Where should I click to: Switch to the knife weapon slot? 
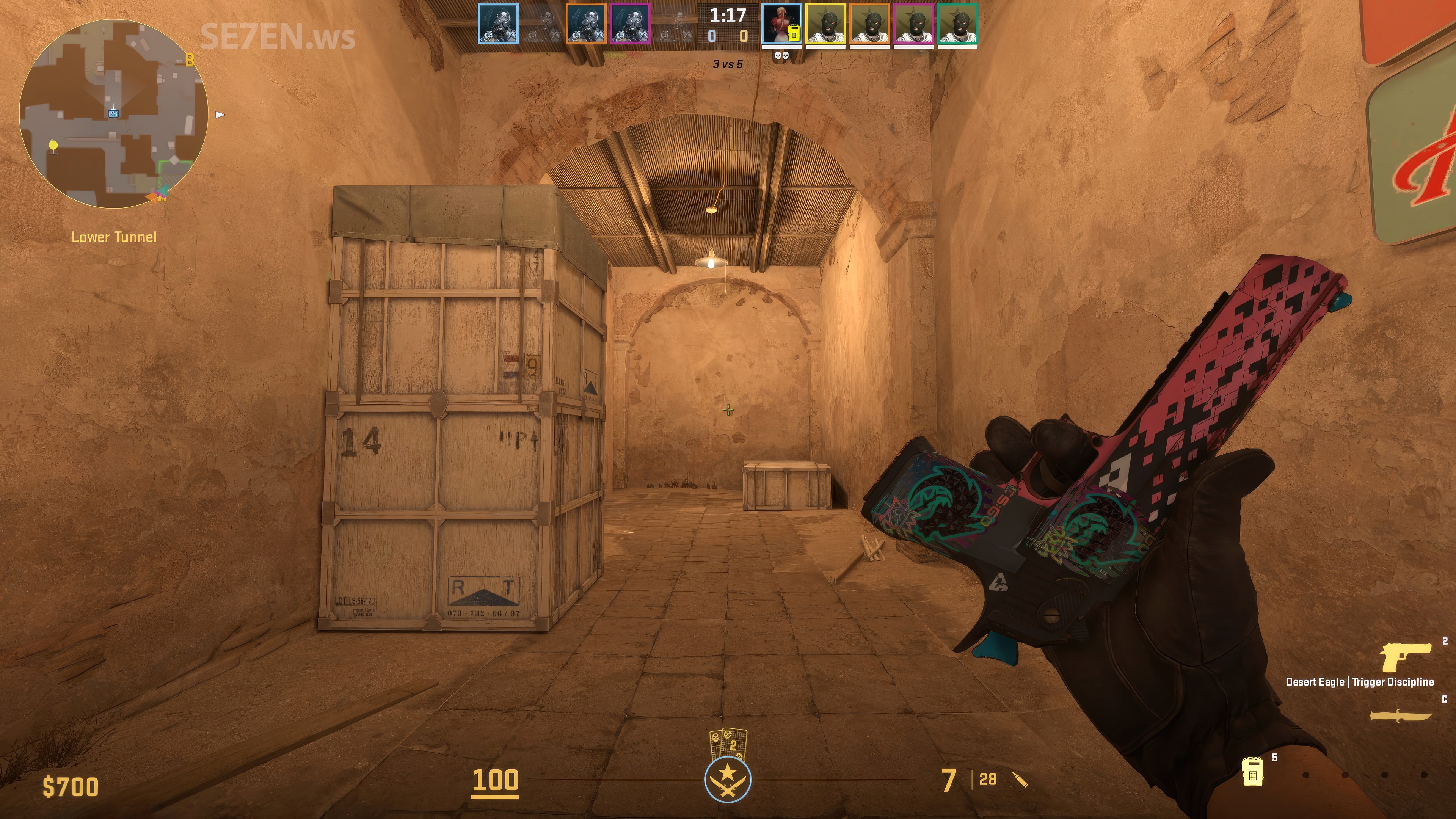click(1401, 715)
